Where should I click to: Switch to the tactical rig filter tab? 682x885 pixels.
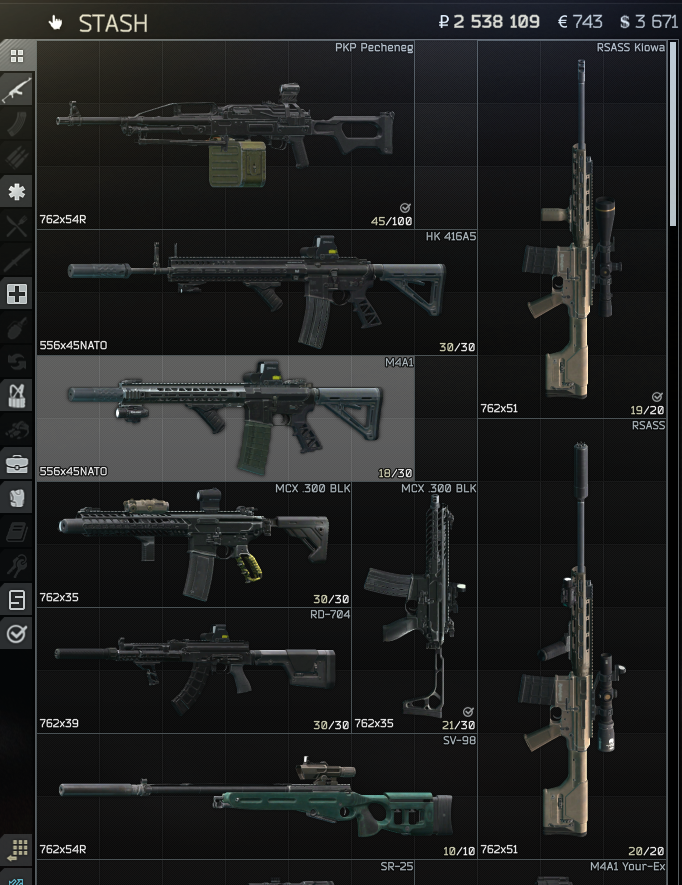(17, 396)
